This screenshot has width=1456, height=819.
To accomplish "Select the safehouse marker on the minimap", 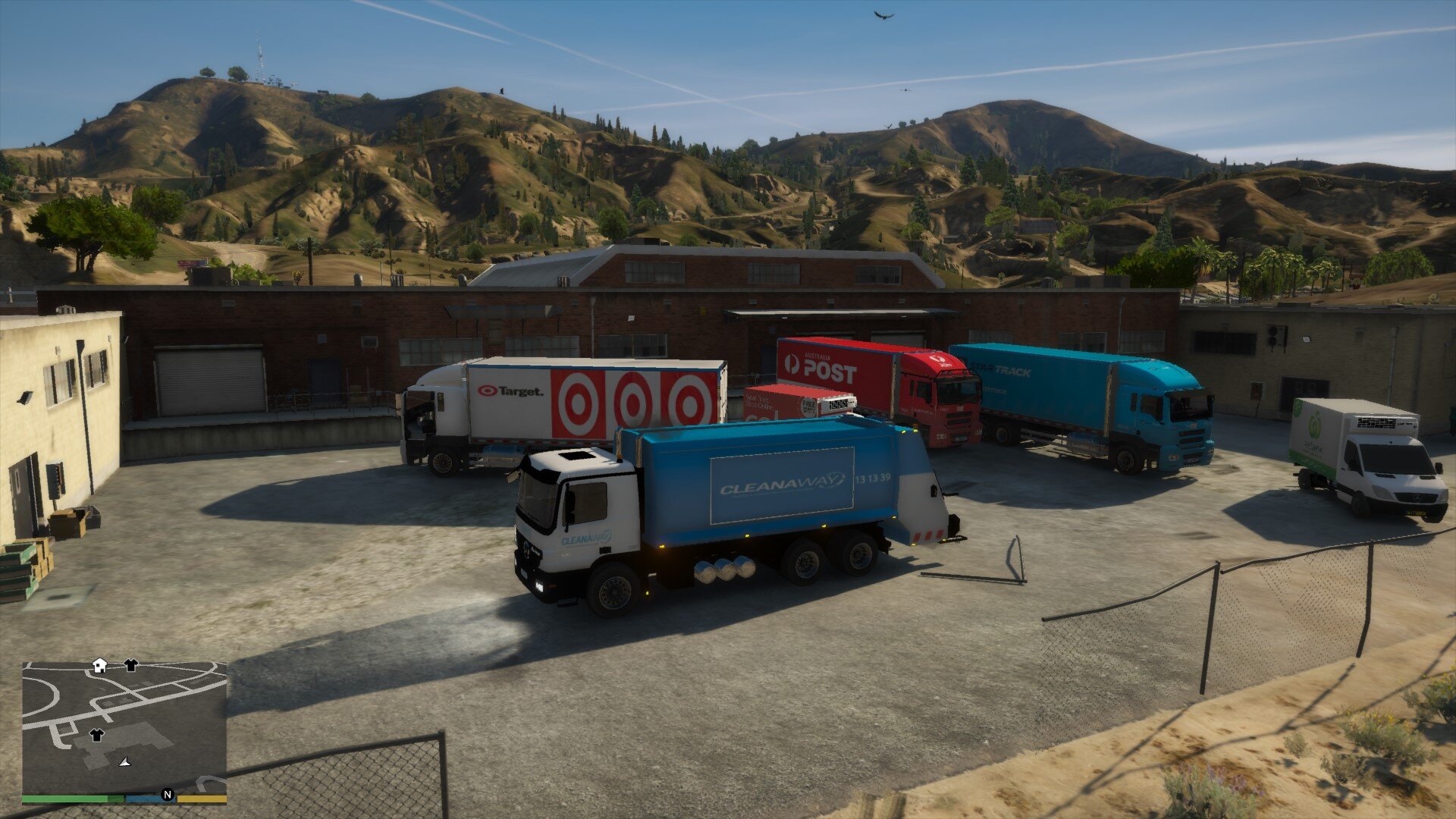I will [99, 665].
